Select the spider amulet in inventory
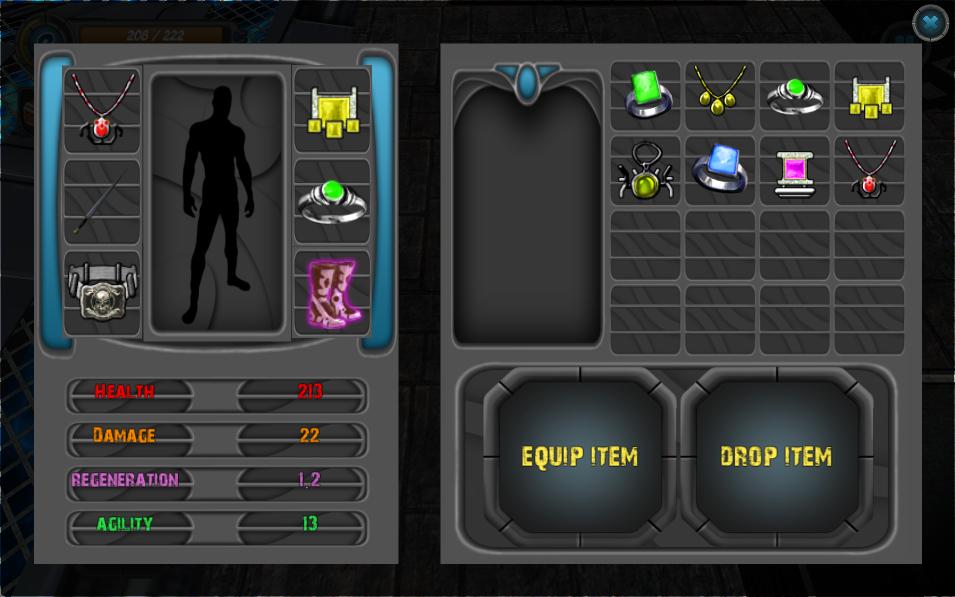955x597 pixels. (x=646, y=171)
